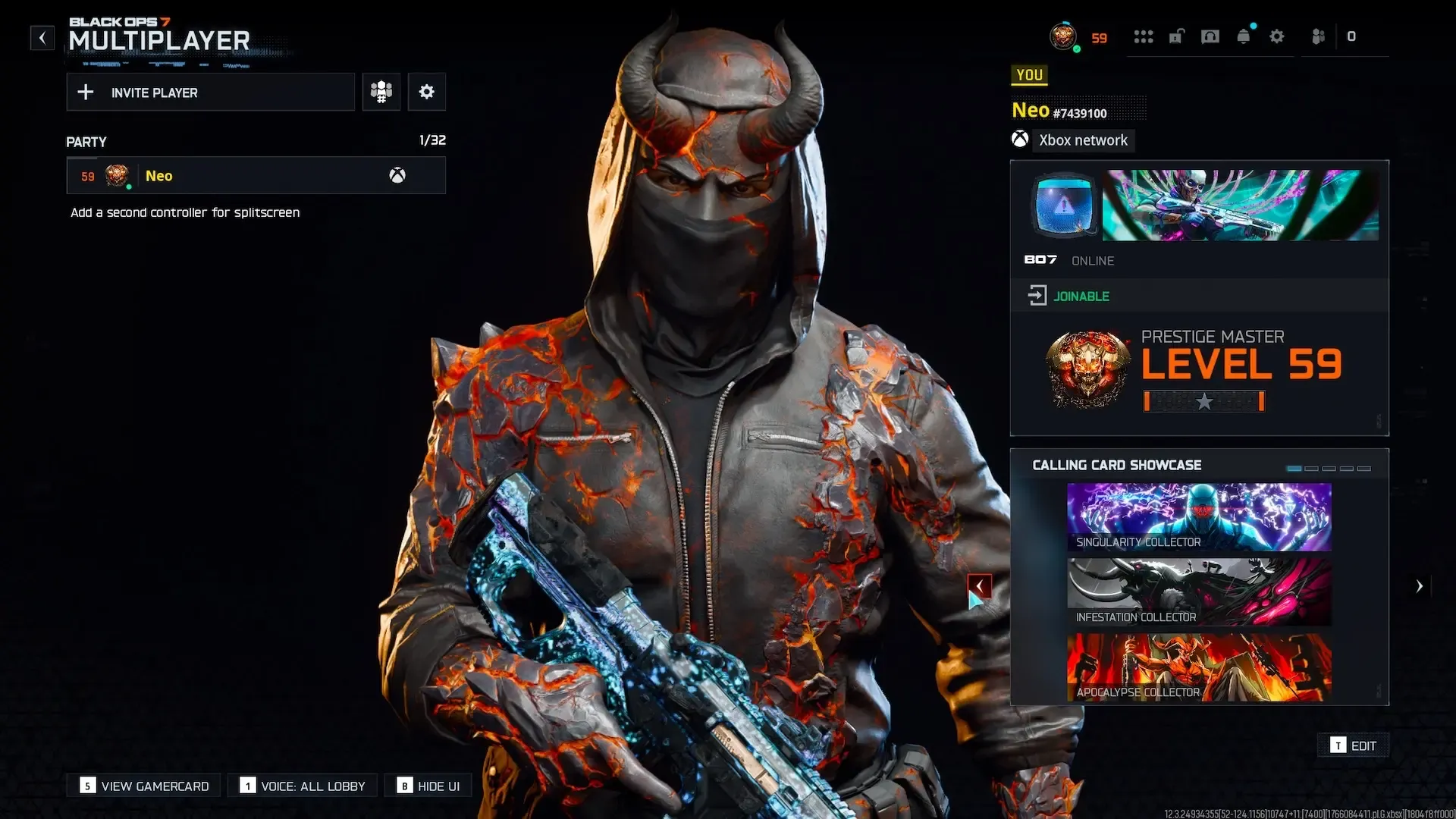Click the red collapse arrow near the character
This screenshot has height=819, width=1456.
tap(980, 585)
